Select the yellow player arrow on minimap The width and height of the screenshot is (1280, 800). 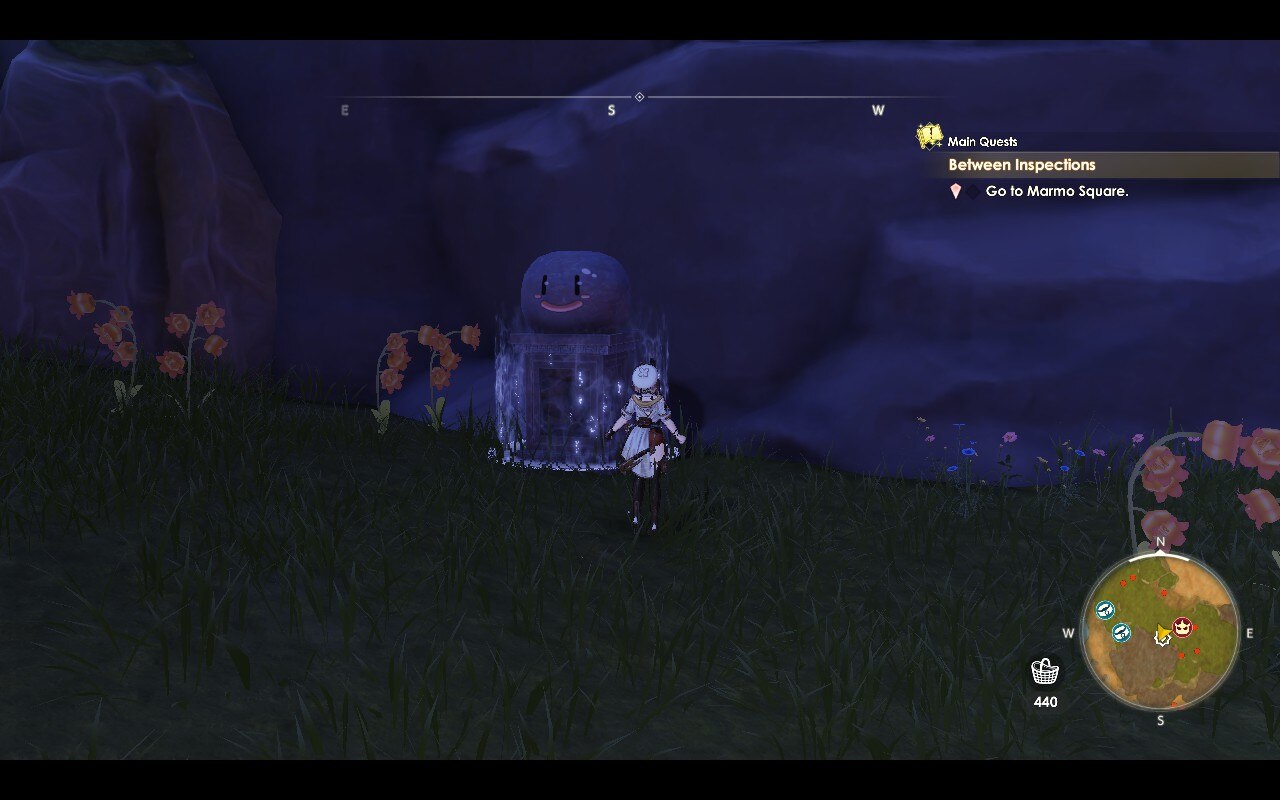(x=1160, y=634)
